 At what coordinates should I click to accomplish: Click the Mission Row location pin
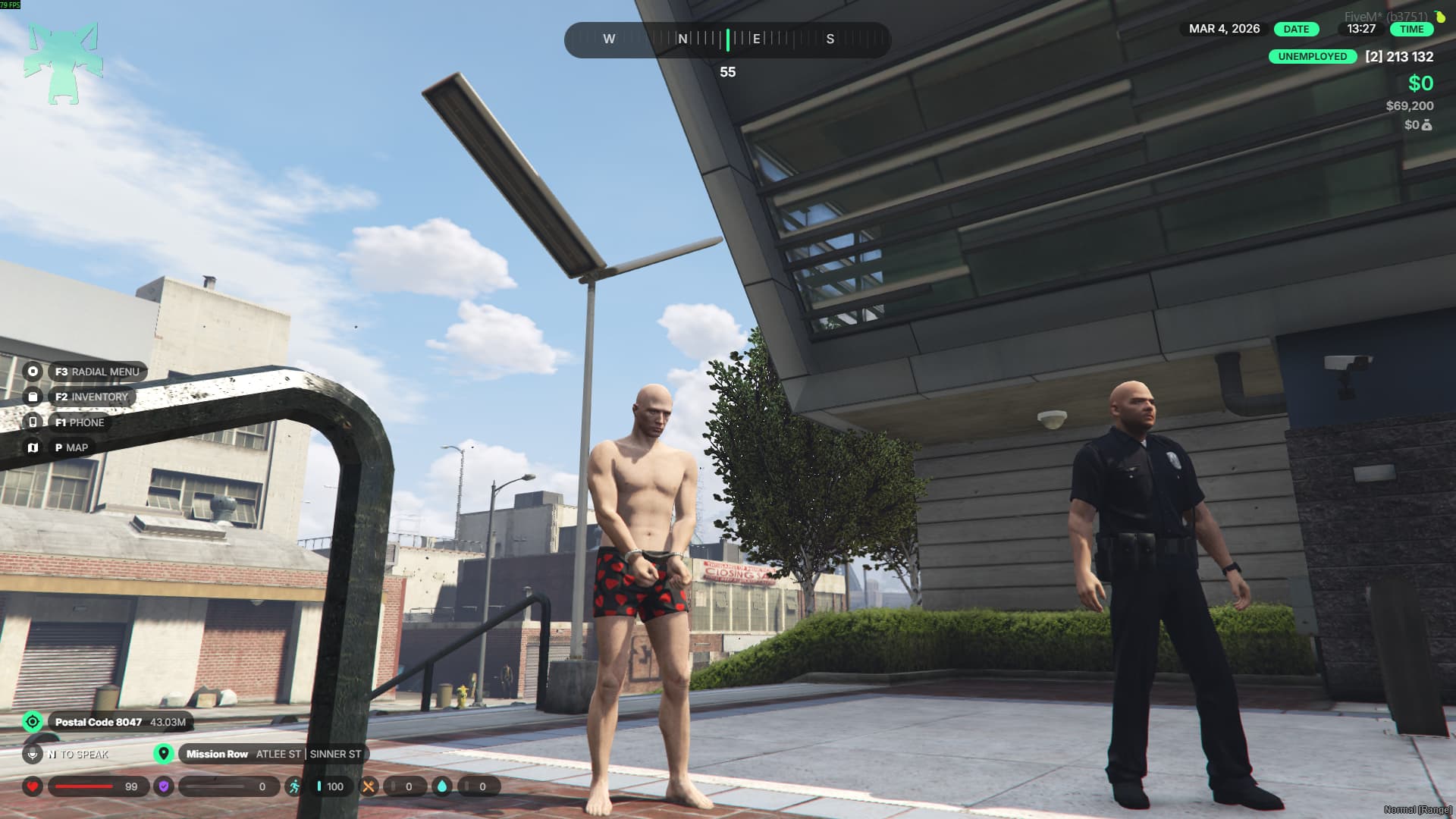coord(163,754)
